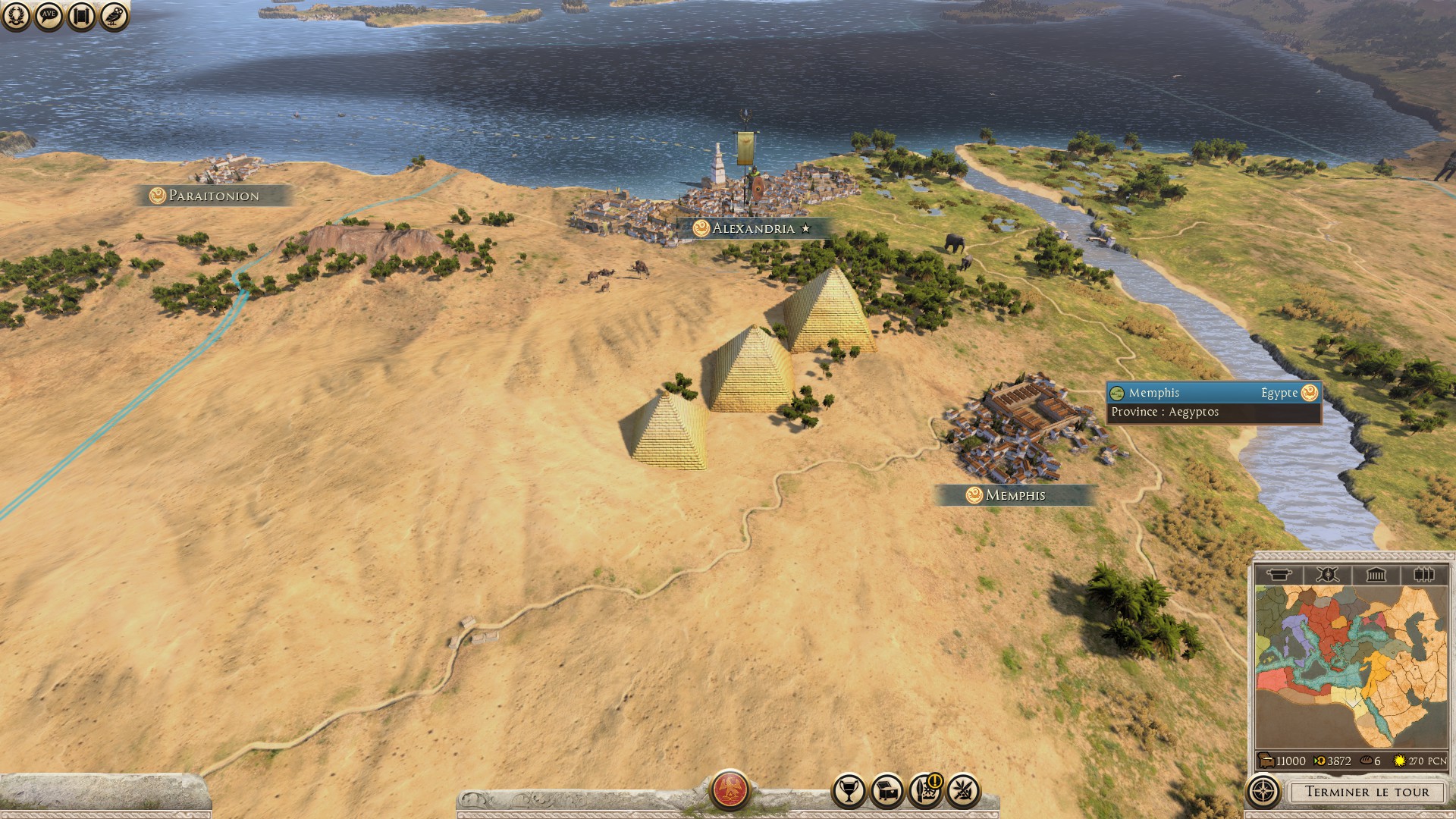
Task: Switch minimap to the shield and swords tab
Action: pos(1327,575)
